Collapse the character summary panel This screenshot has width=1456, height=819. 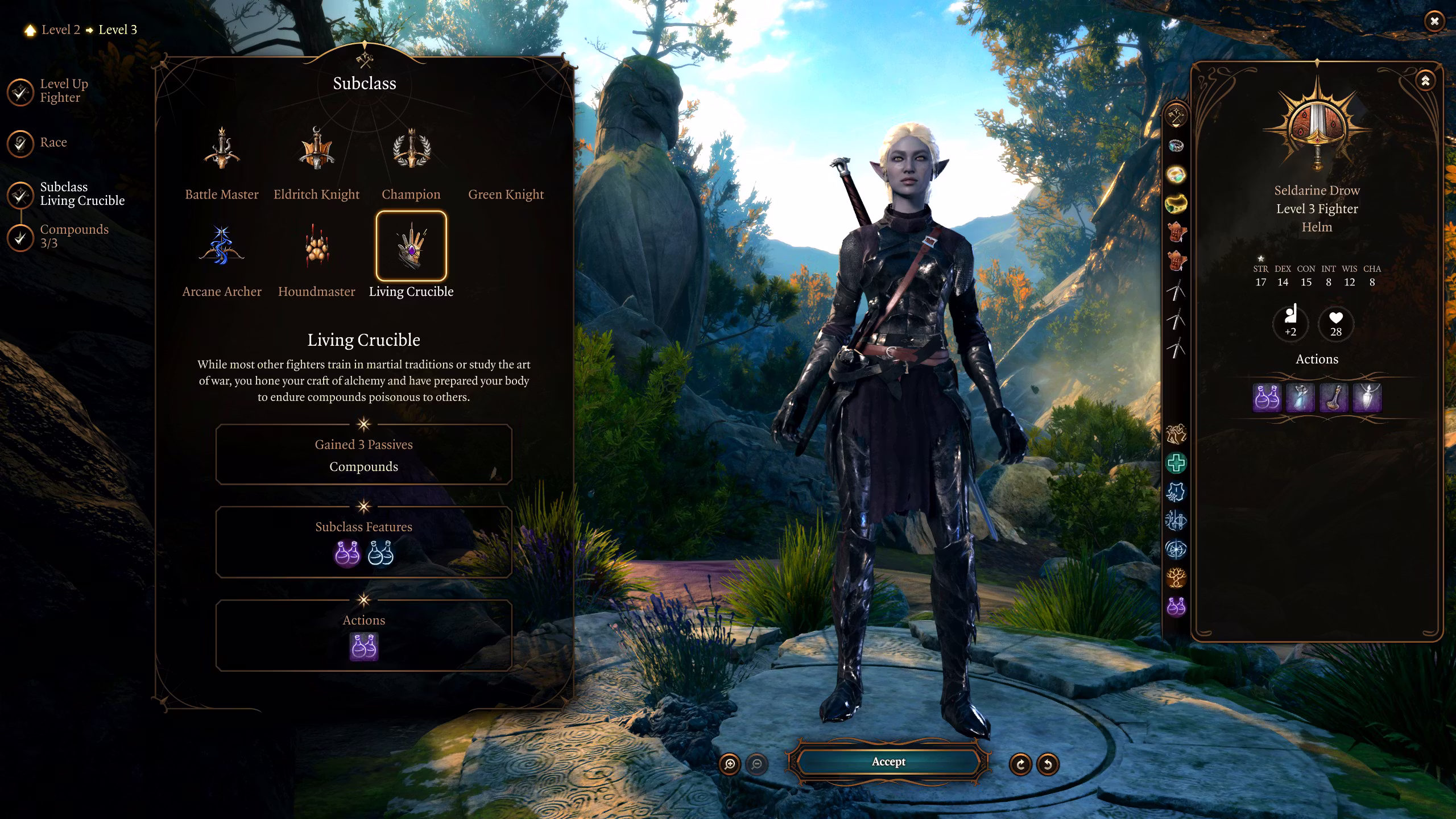pyautogui.click(x=1425, y=81)
